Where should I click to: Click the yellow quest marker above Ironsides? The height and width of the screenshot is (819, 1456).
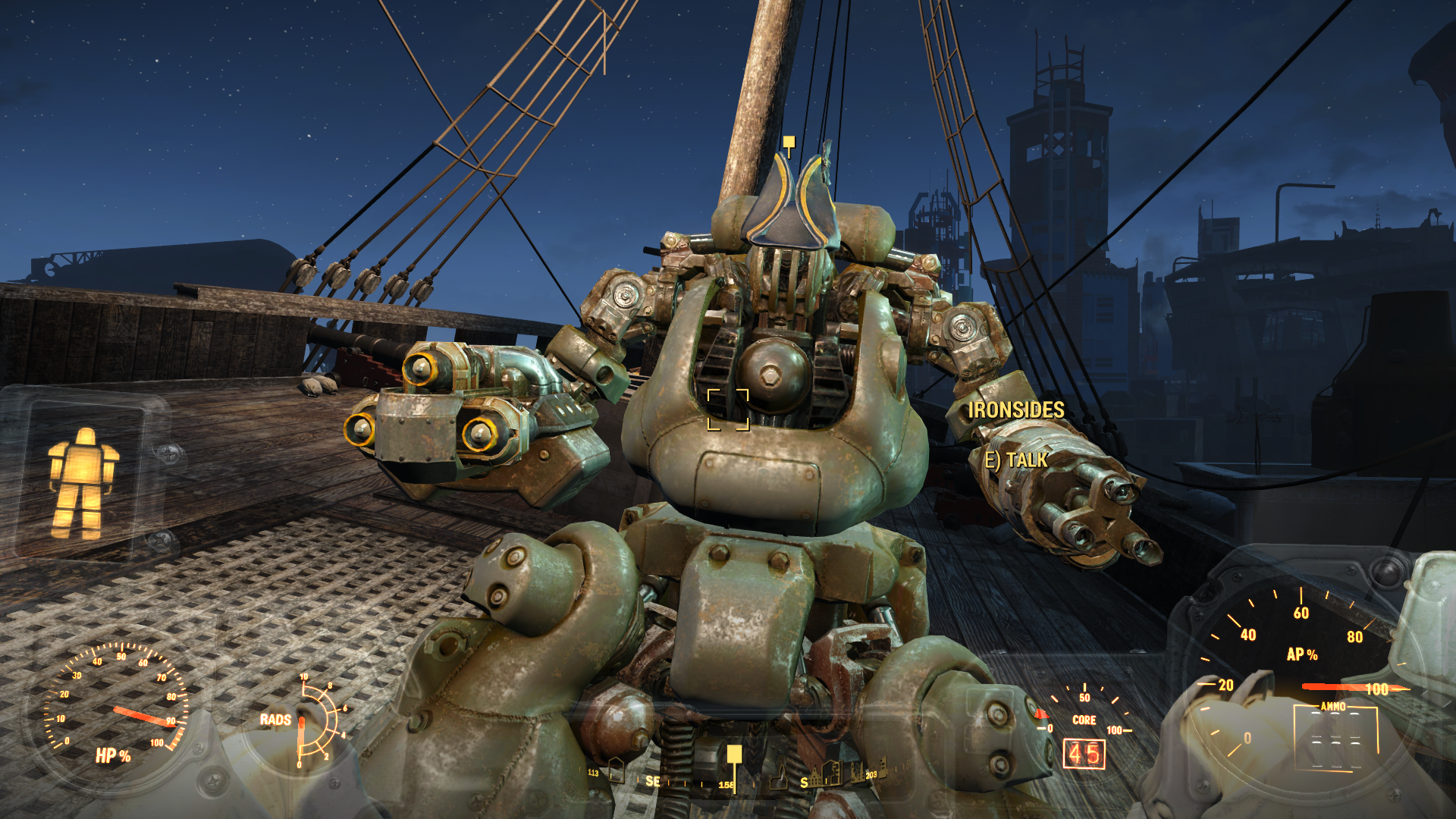789,143
